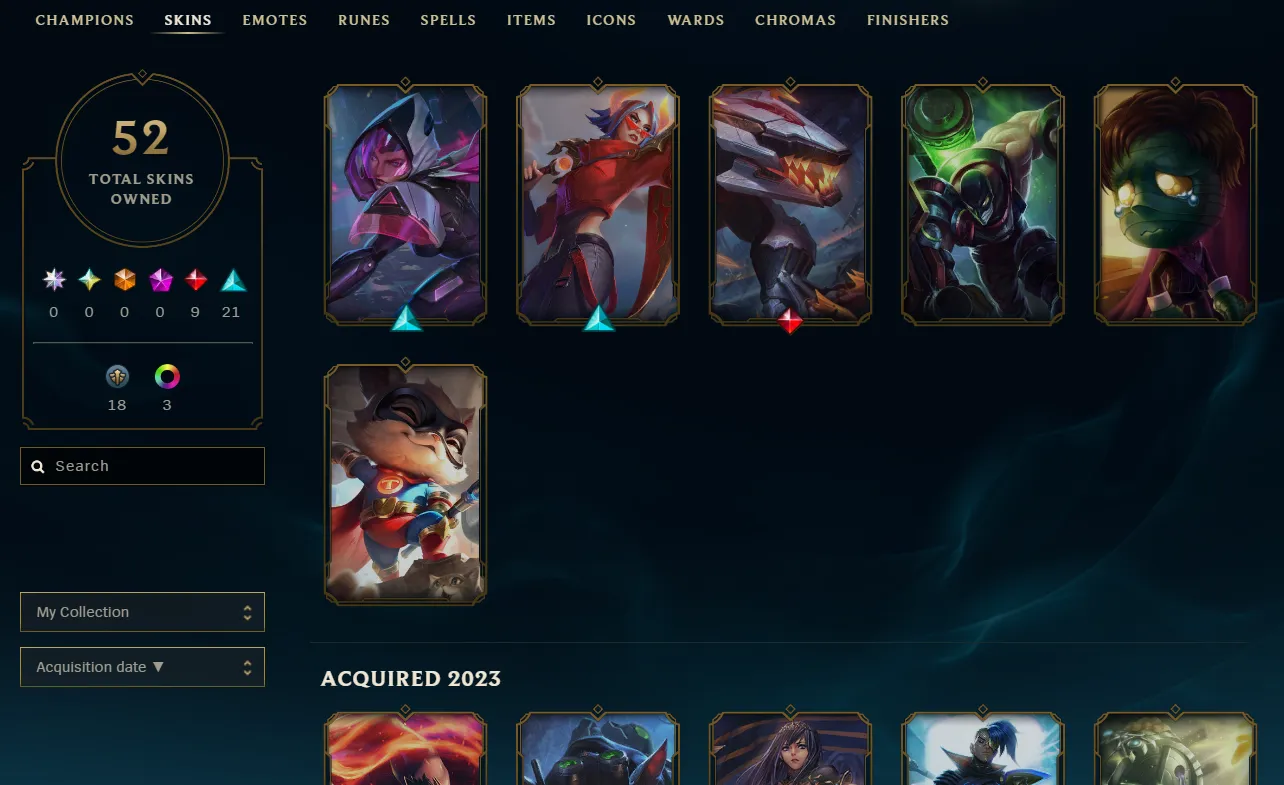Open the My Collection dropdown
This screenshot has height=785, width=1284.
coord(142,611)
